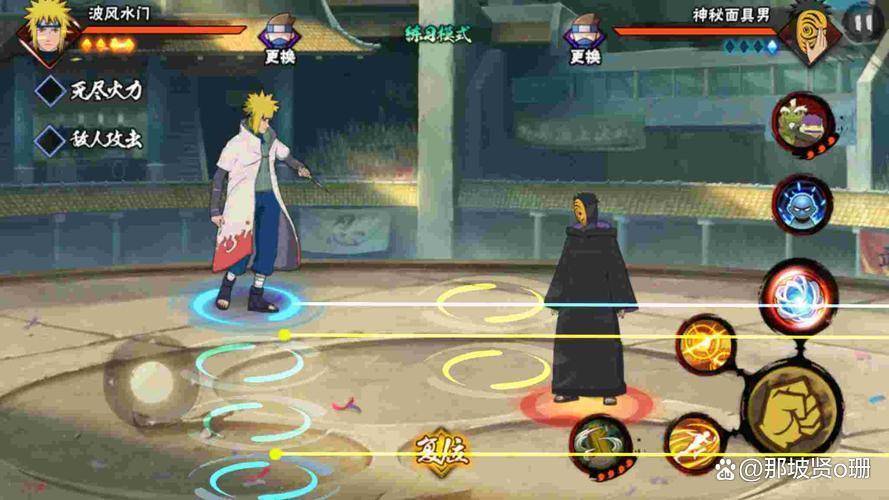The image size is (889, 500).
Task: Tap the 复位 reset button
Action: click(x=442, y=451)
